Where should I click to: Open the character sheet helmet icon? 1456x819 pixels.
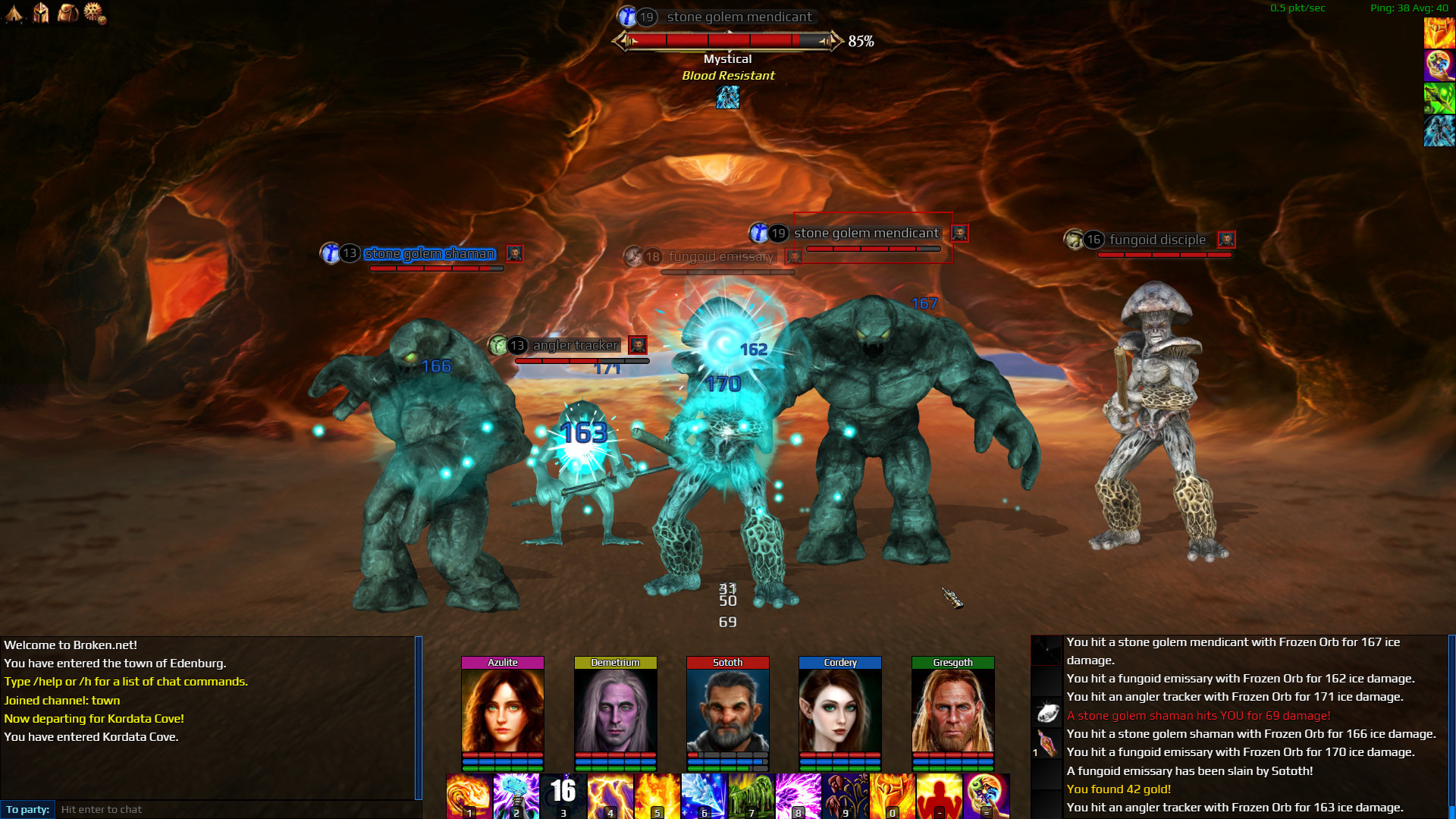pos(41,13)
